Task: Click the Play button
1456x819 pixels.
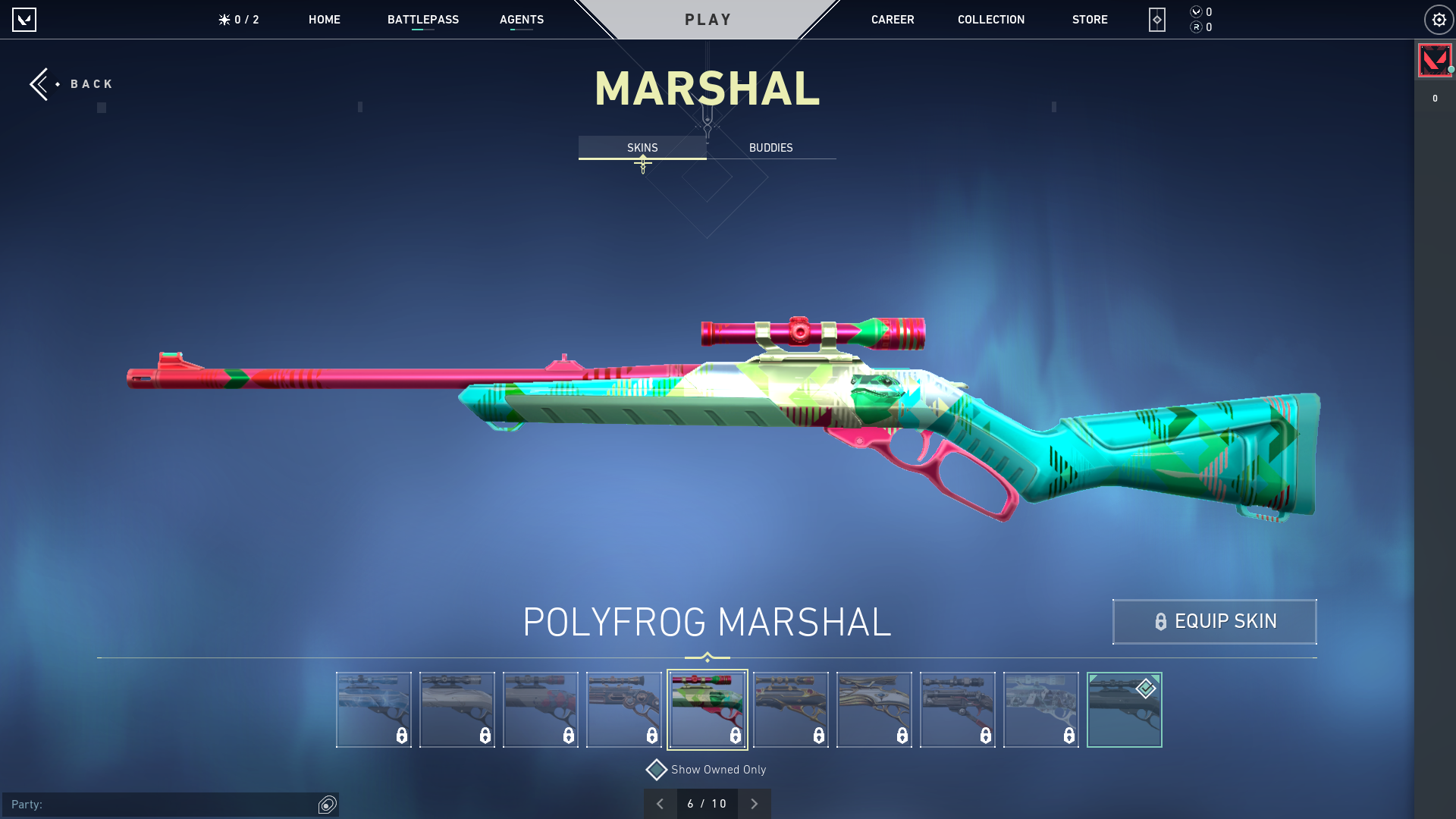Action: [x=708, y=20]
